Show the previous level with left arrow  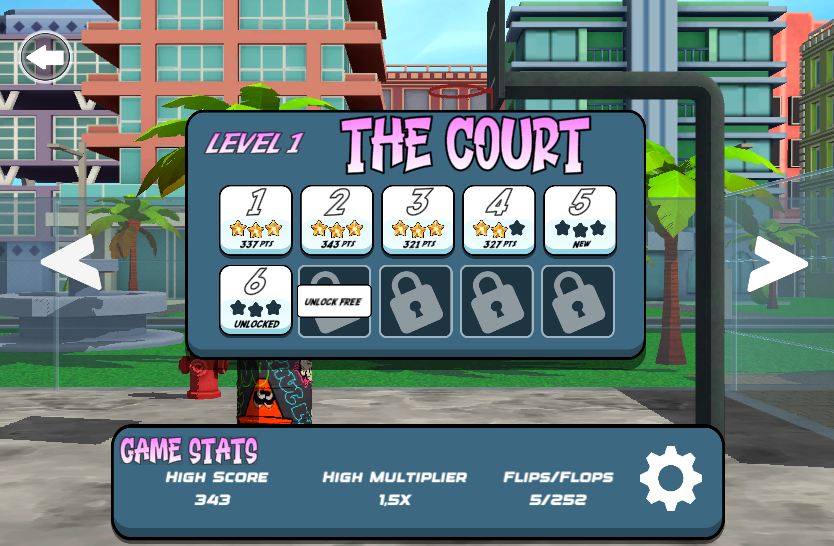click(71, 262)
